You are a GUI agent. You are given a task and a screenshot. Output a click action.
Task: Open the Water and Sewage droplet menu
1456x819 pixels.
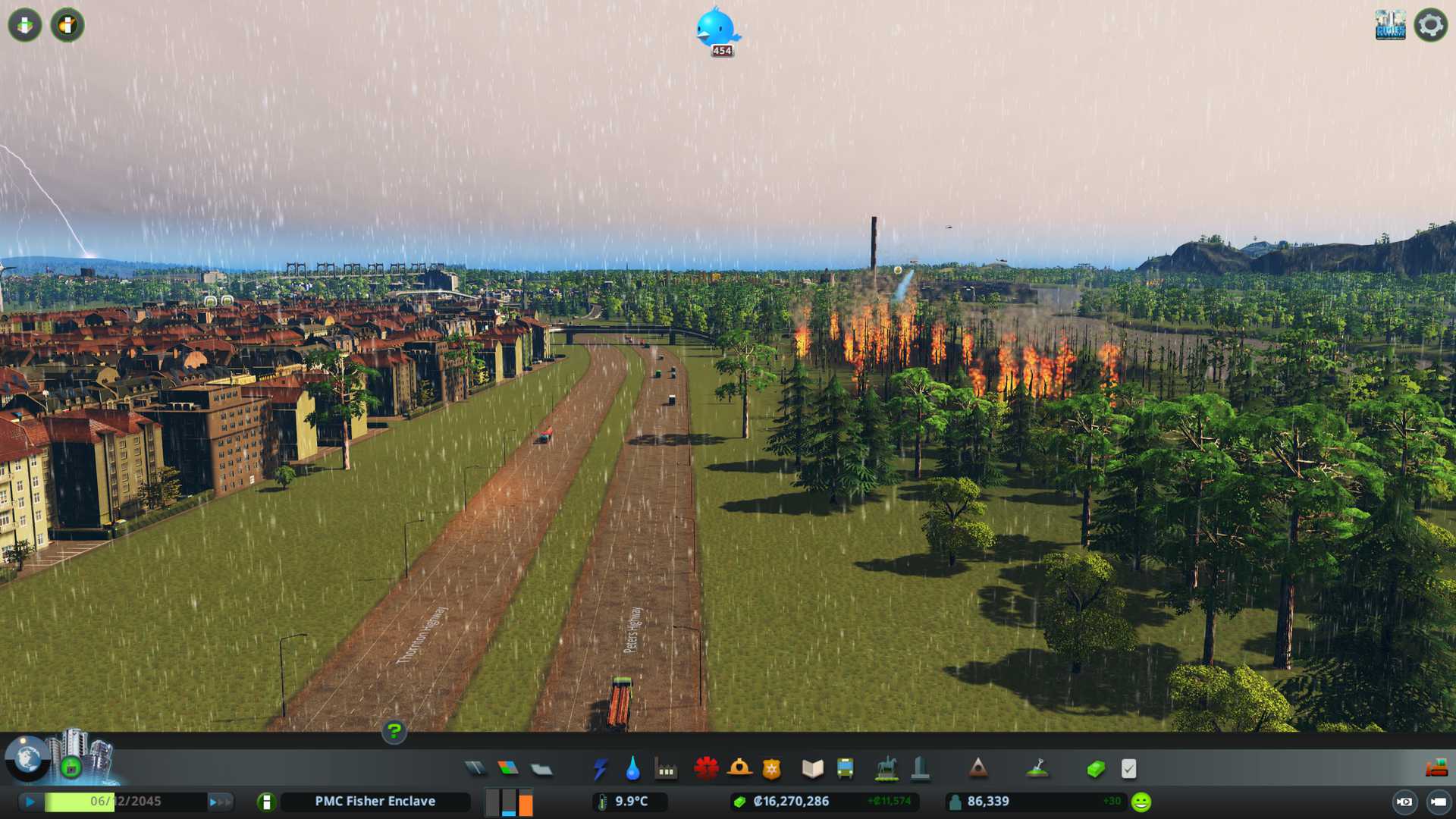click(x=632, y=769)
